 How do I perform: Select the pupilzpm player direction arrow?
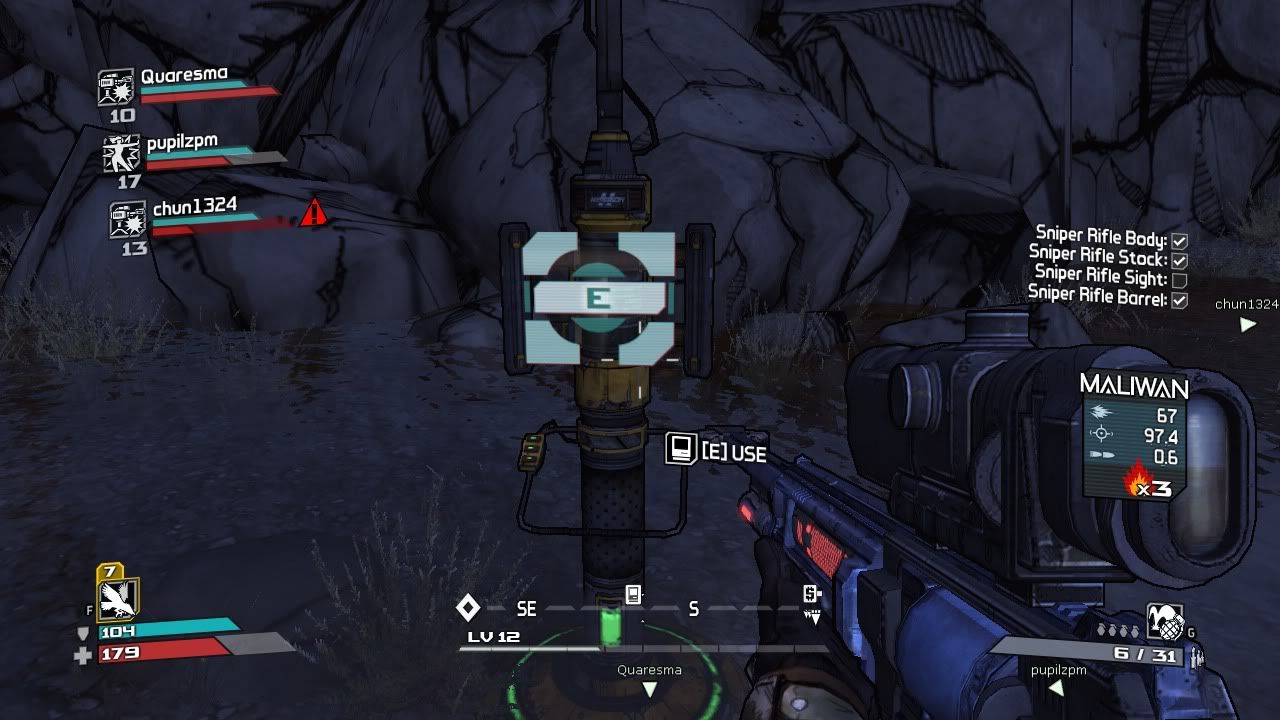click(x=1054, y=688)
